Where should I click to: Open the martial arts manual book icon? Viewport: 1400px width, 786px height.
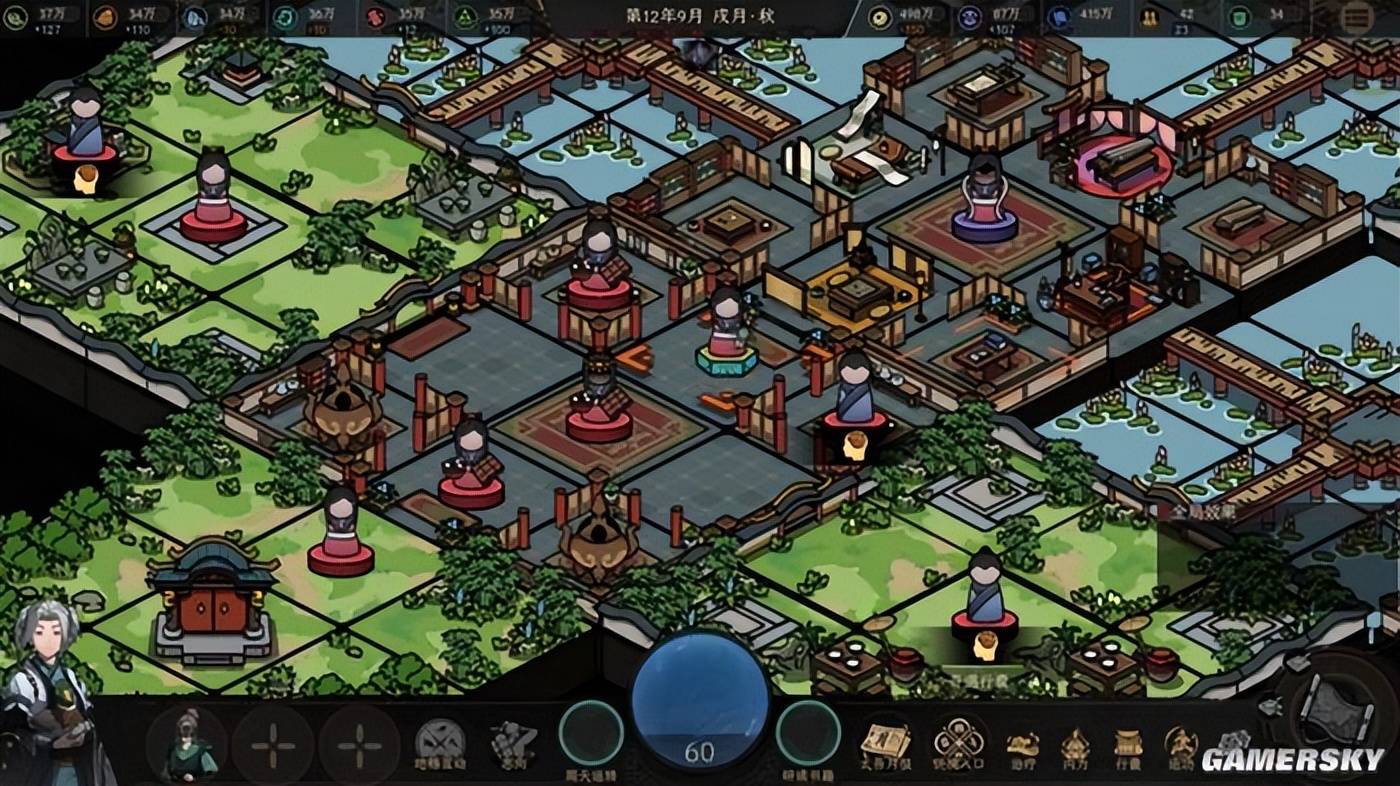coord(885,743)
